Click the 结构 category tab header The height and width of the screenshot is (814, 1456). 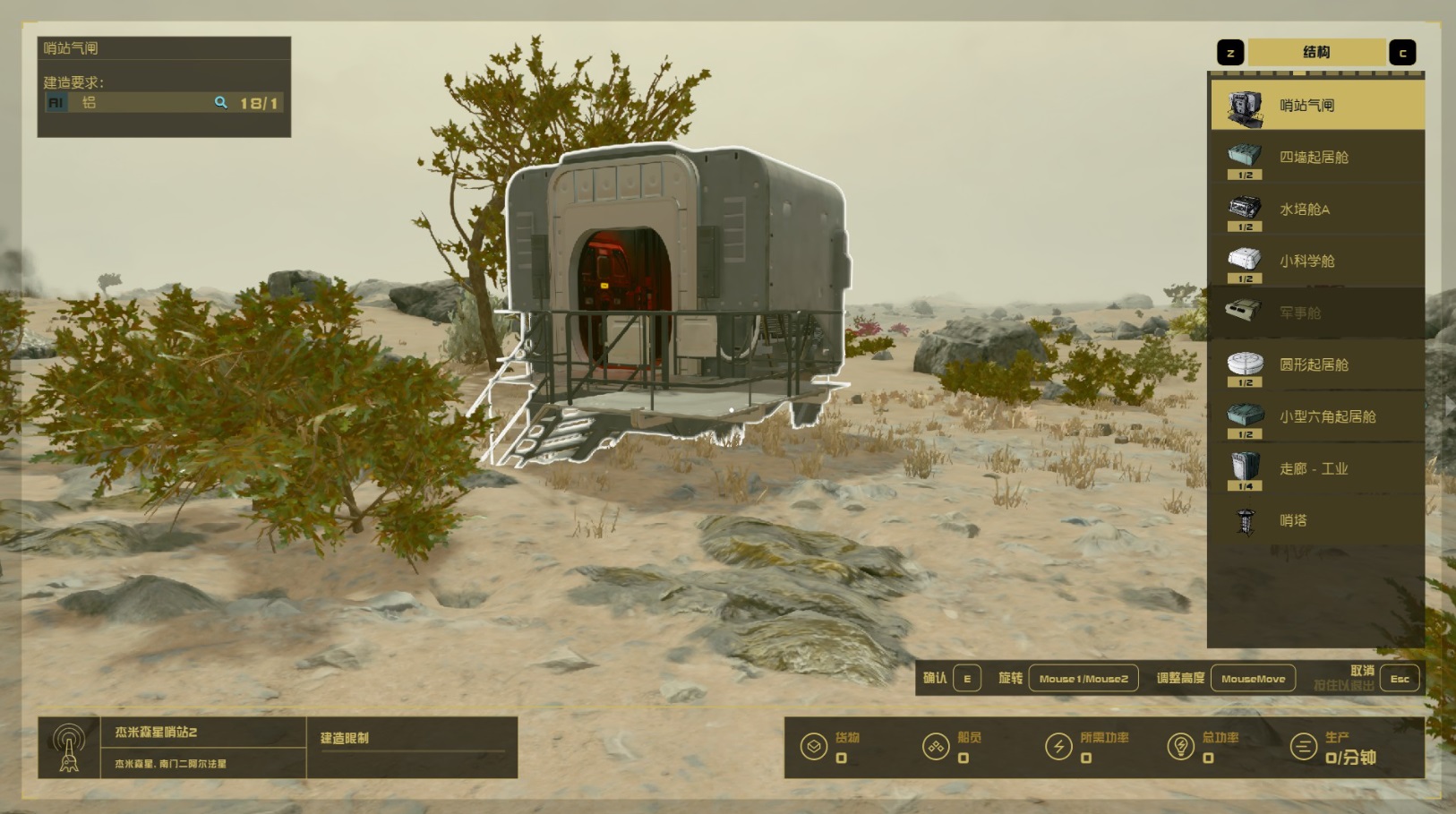pyautogui.click(x=1316, y=53)
